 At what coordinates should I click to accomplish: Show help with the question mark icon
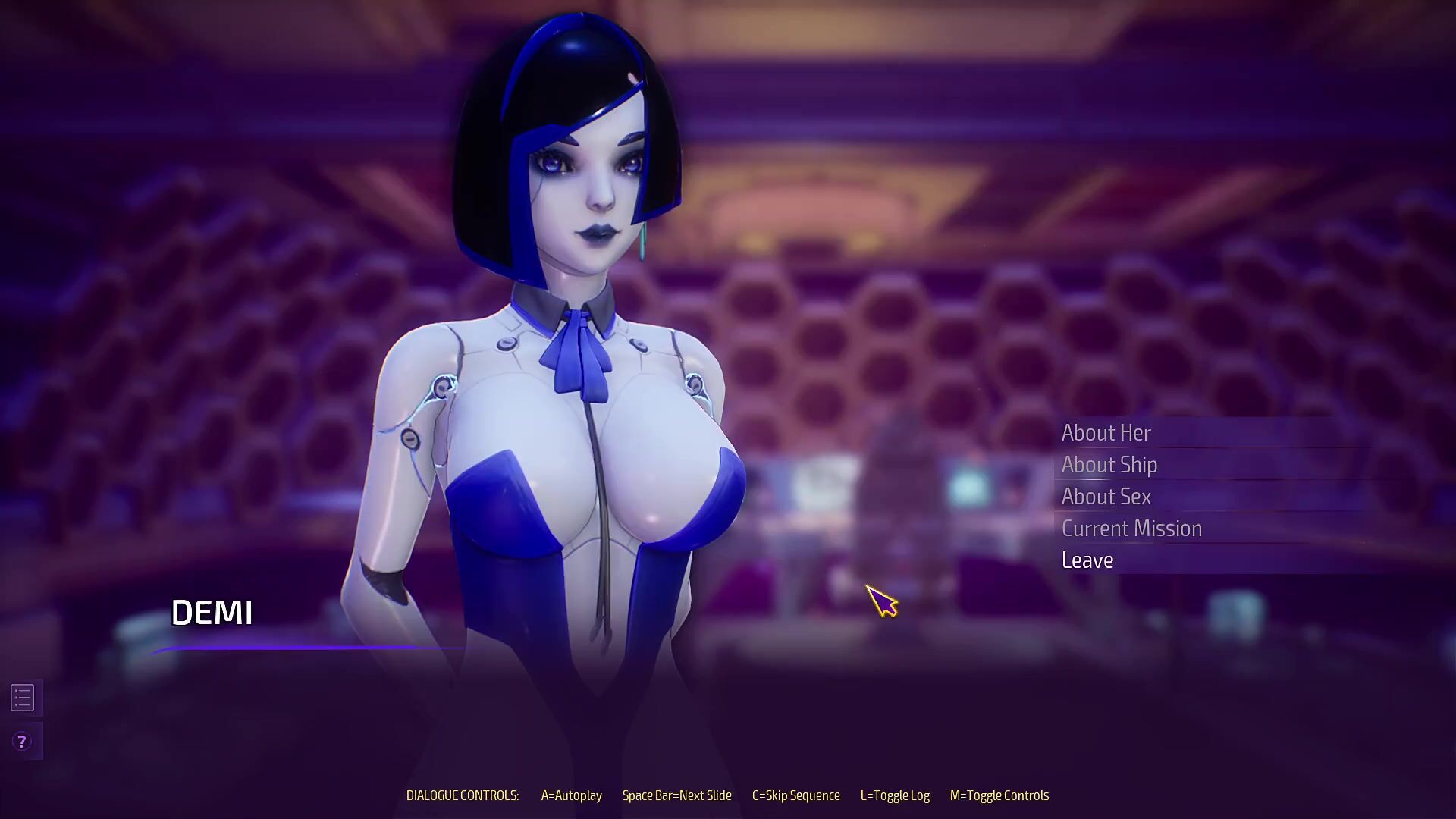pos(22,742)
